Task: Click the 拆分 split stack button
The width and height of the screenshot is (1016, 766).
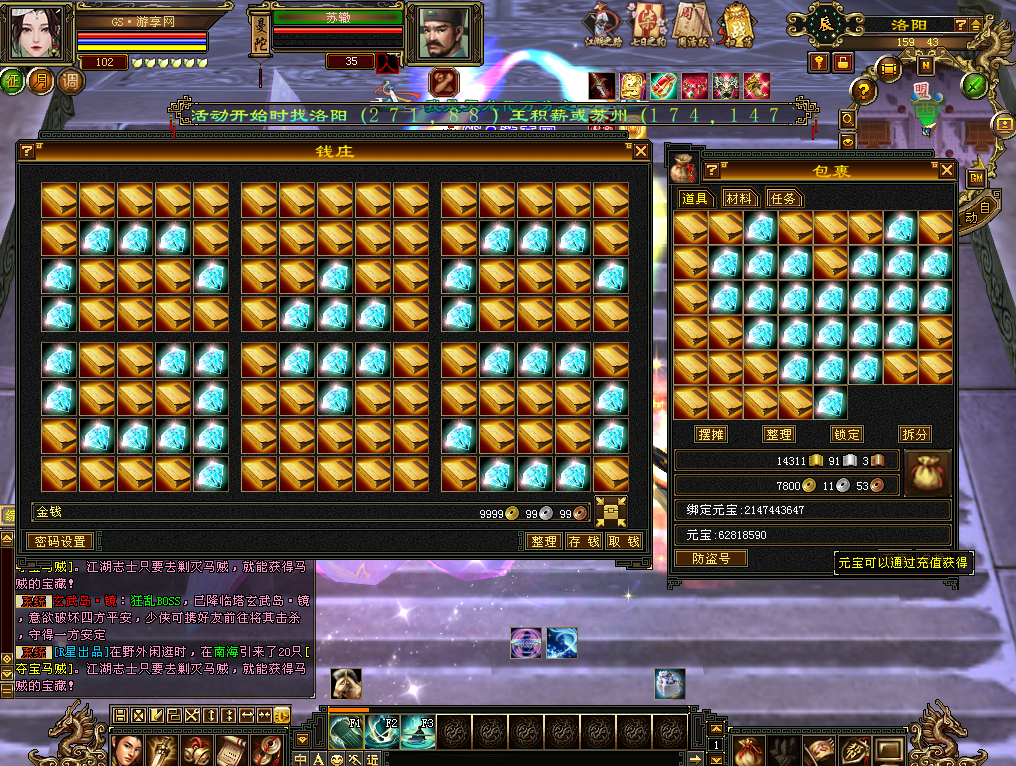Action: [x=914, y=435]
